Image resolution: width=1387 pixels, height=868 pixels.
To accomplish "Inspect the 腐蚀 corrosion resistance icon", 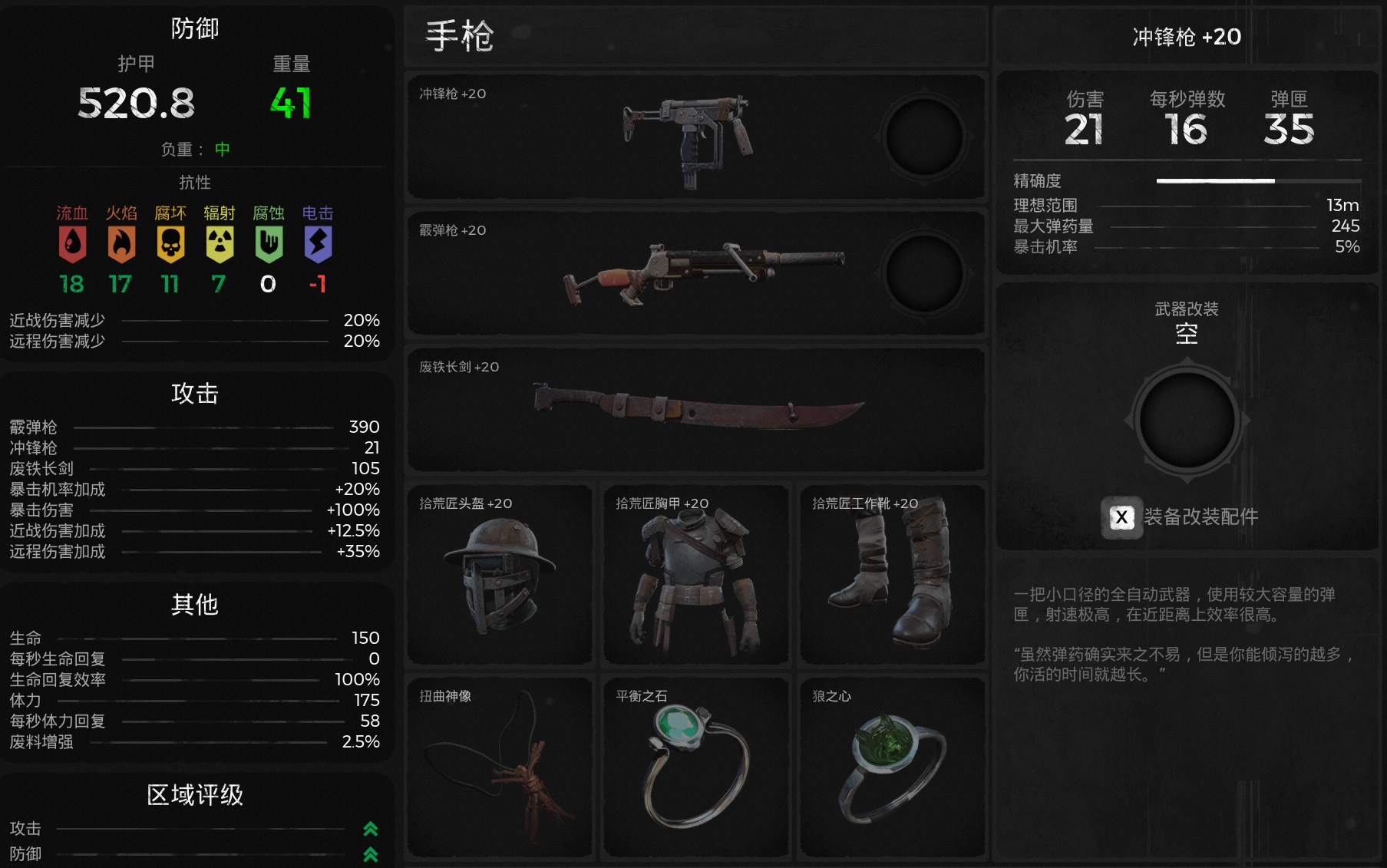I will (269, 244).
